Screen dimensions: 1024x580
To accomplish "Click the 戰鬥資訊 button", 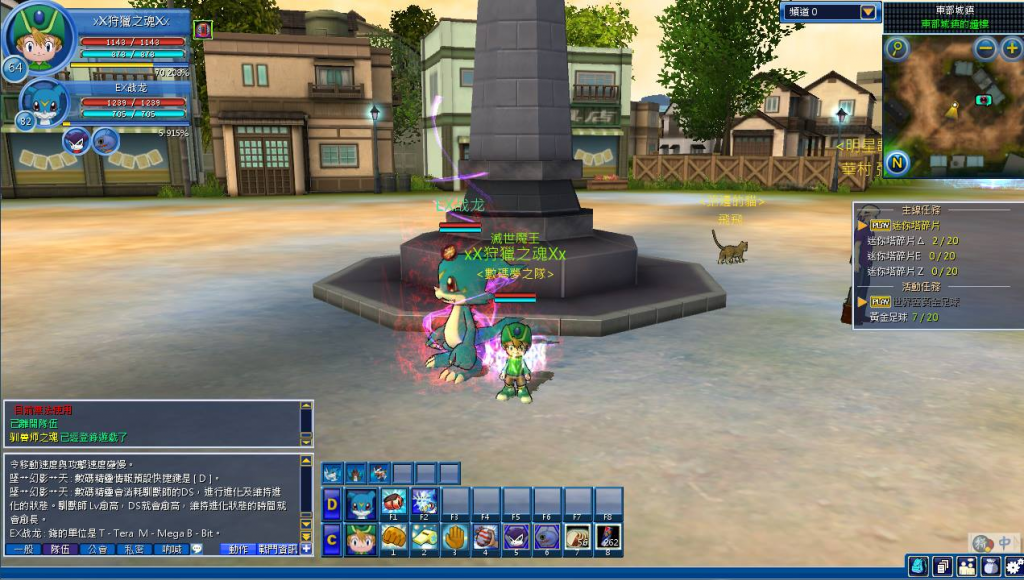I will (277, 549).
